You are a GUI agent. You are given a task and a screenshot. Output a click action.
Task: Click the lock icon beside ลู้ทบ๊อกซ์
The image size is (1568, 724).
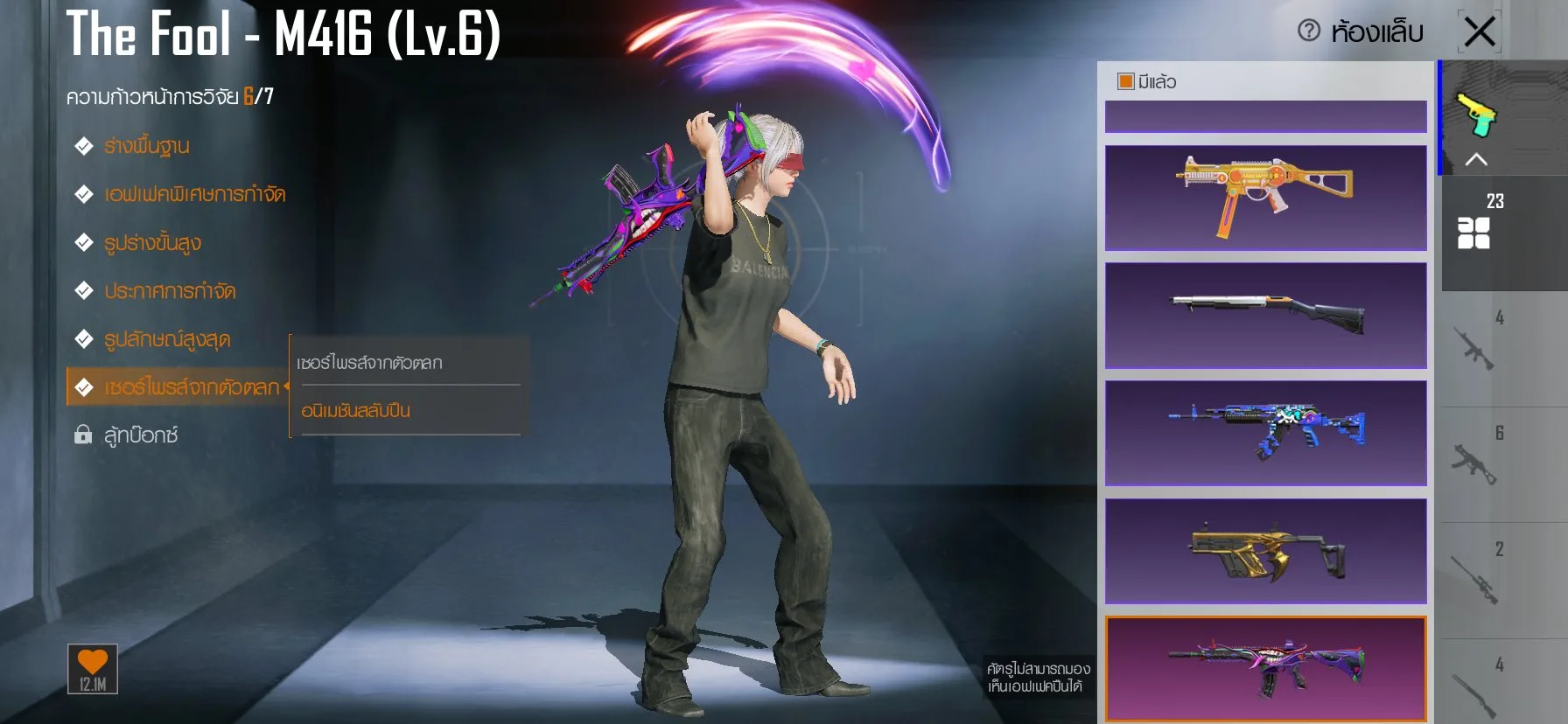83,435
